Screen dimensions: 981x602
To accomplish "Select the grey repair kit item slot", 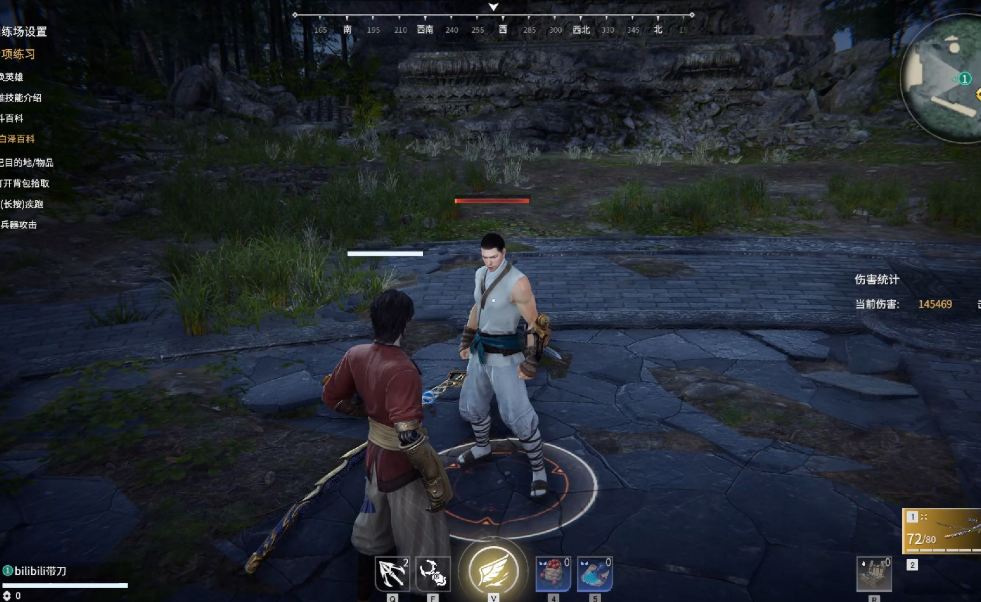I will (873, 574).
